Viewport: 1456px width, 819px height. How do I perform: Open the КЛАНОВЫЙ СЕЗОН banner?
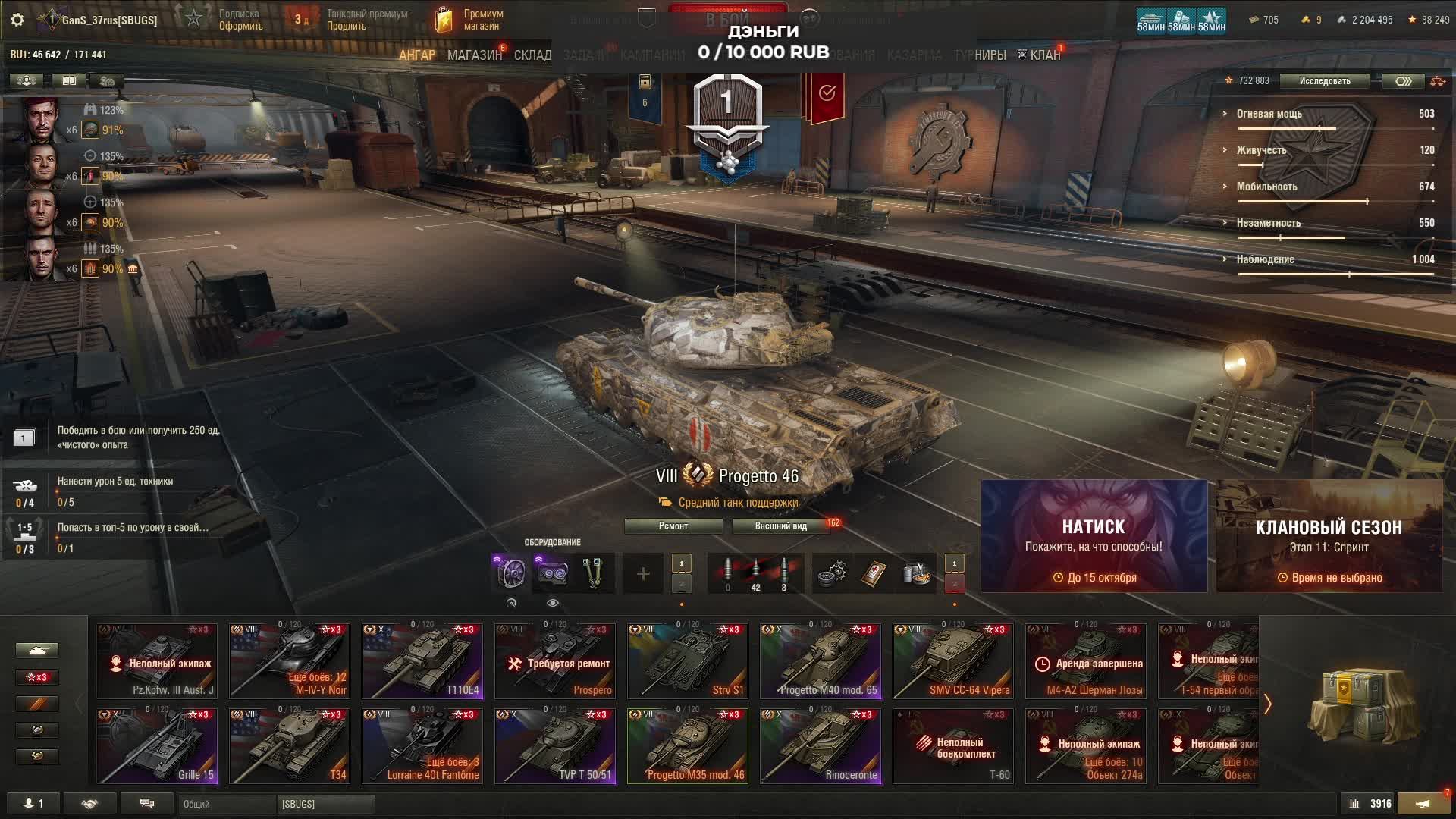[1329, 536]
